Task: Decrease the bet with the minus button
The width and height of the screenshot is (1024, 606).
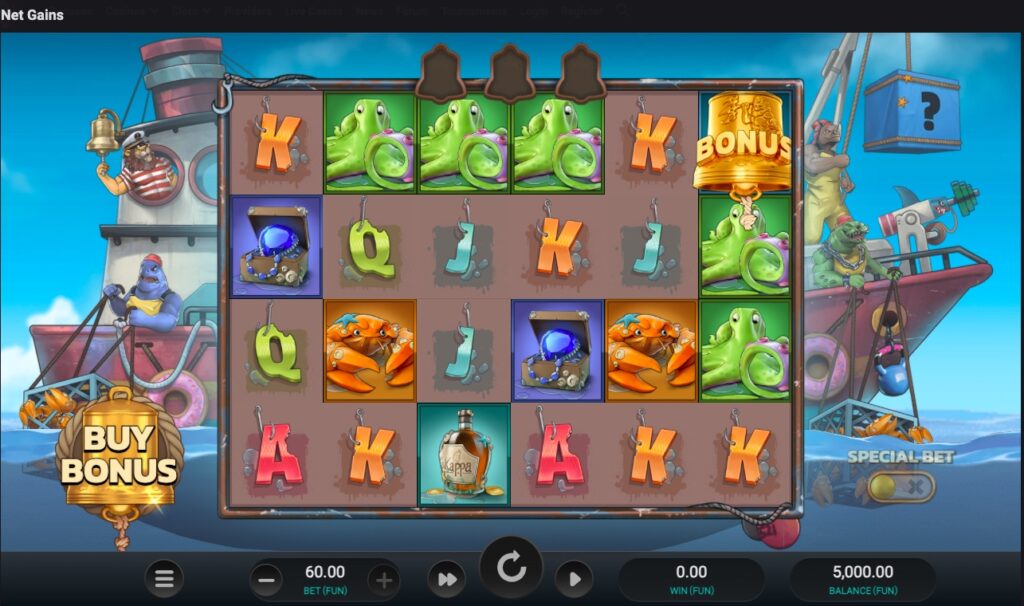Action: pos(266,579)
